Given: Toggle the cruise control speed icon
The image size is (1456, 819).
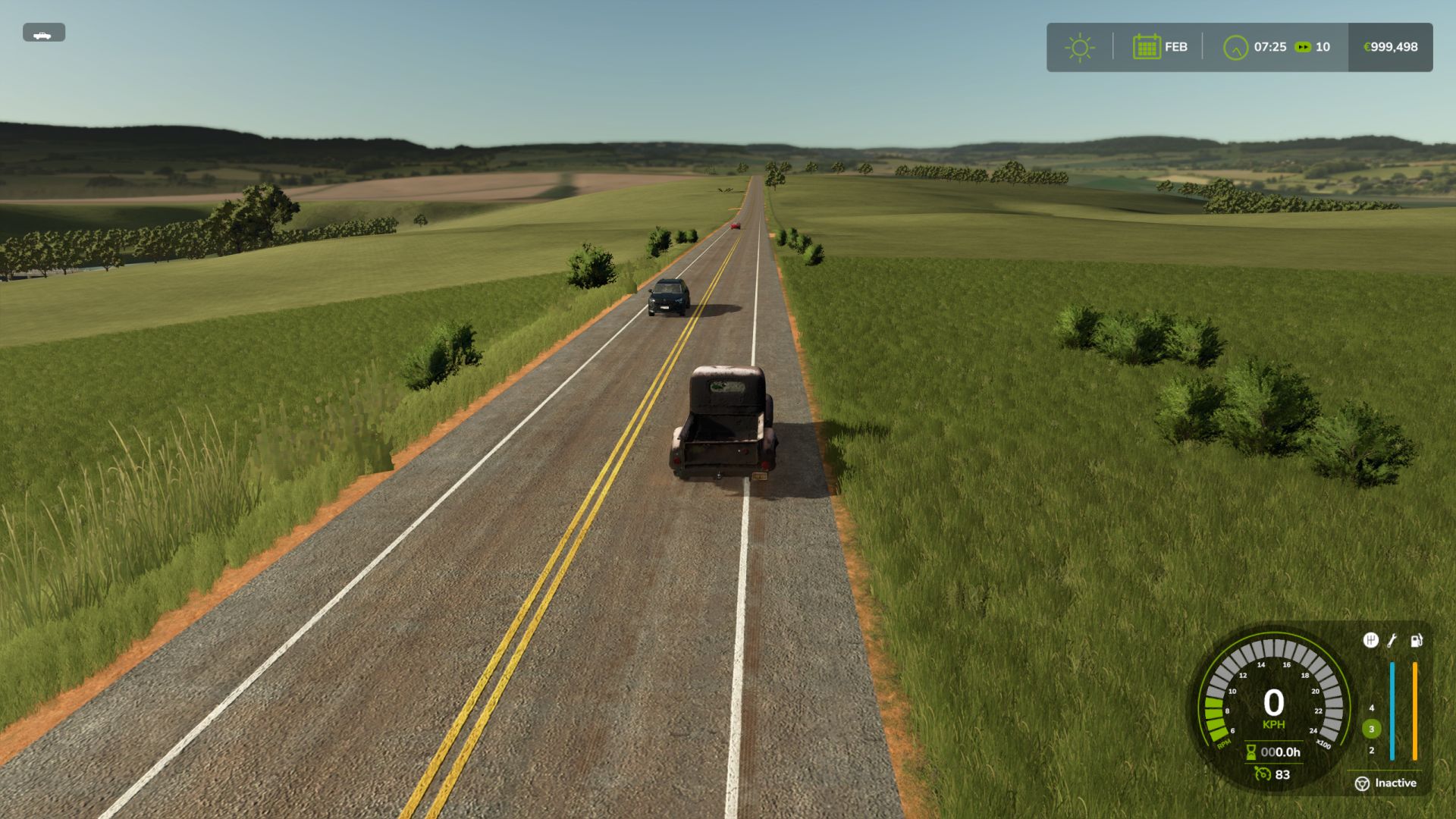Looking at the screenshot, I should (1263, 774).
